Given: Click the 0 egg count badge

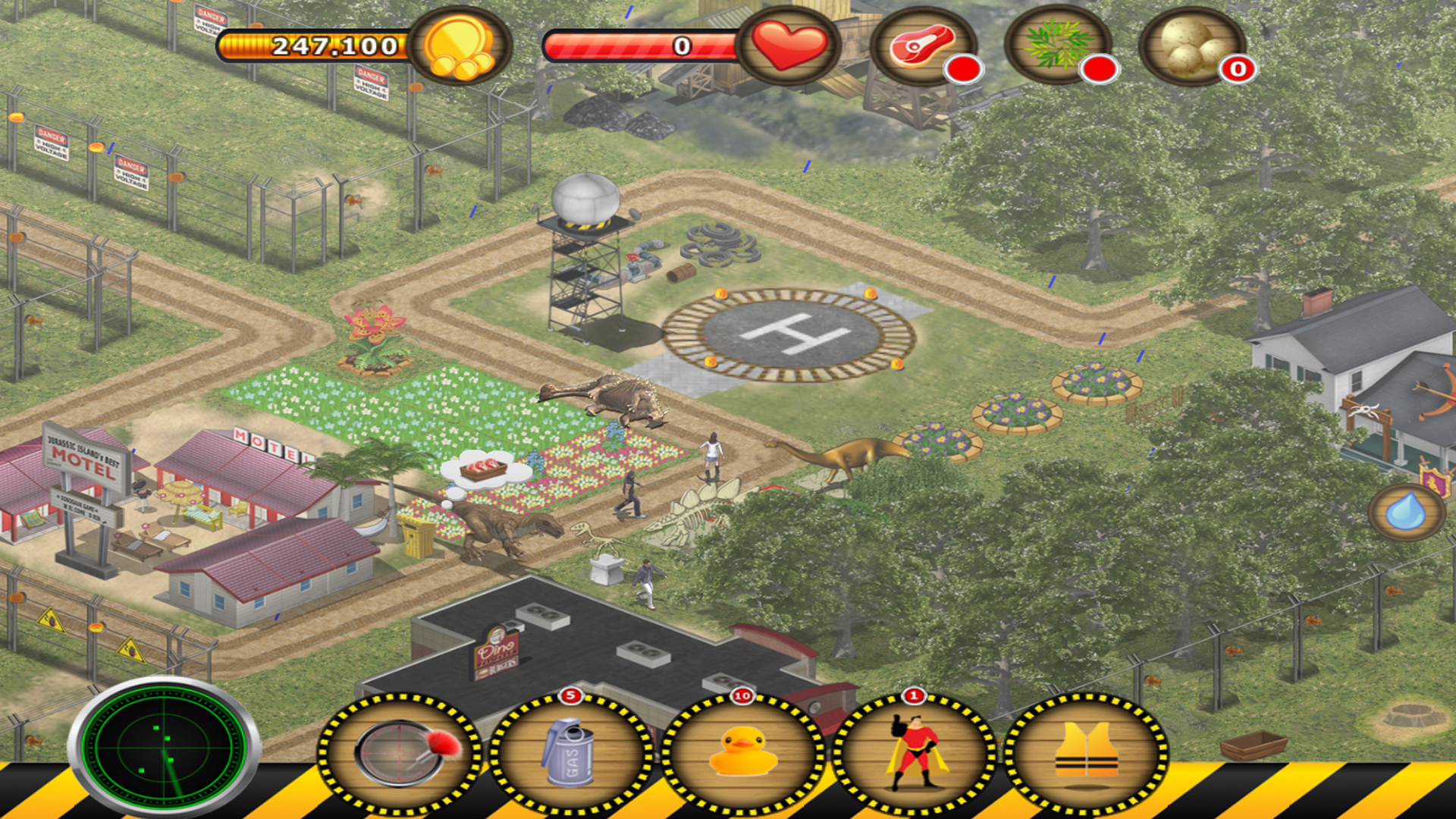Looking at the screenshot, I should click(x=1234, y=71).
